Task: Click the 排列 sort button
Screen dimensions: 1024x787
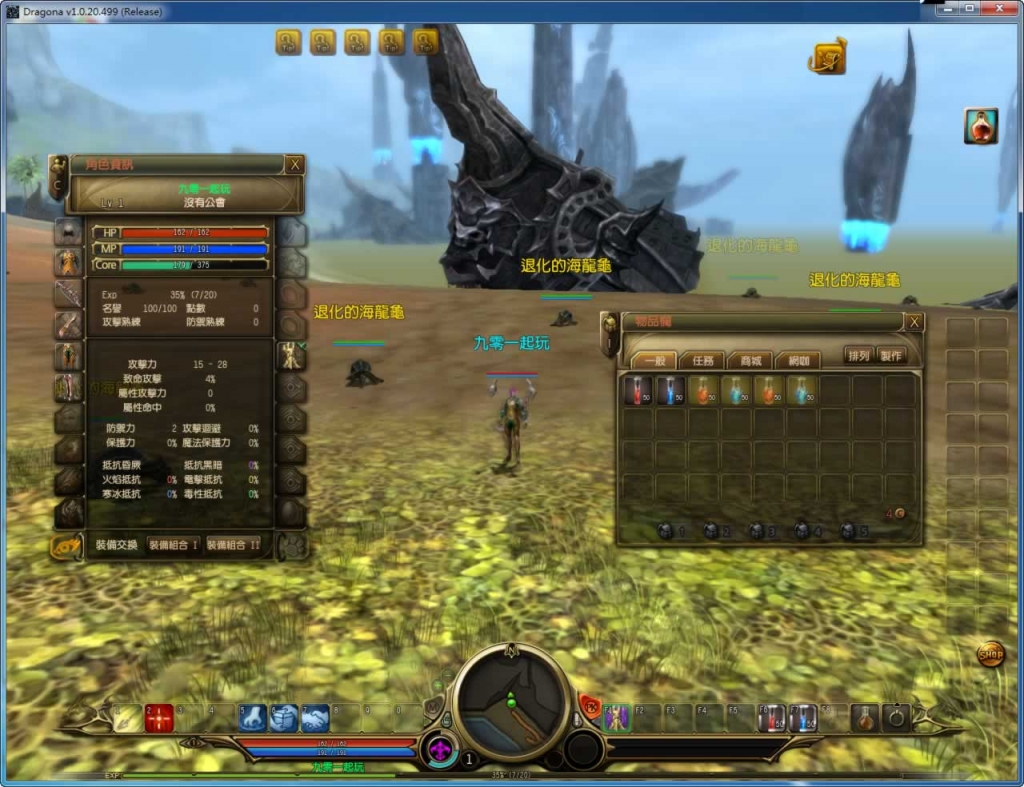Action: tap(858, 356)
